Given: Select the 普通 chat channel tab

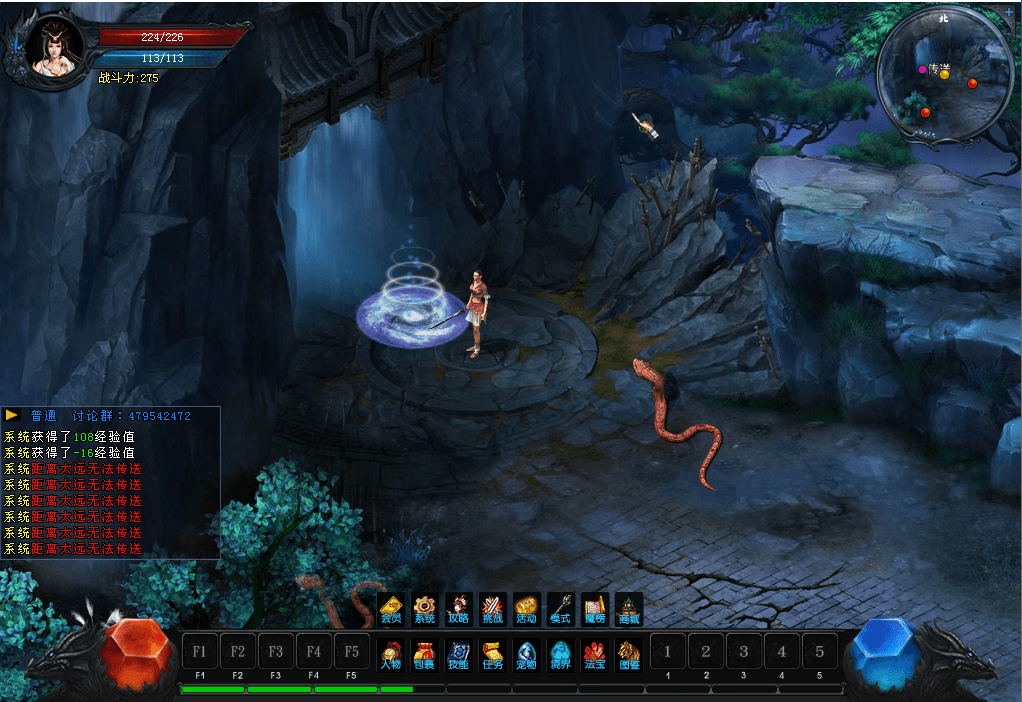Looking at the screenshot, I should pyautogui.click(x=44, y=415).
